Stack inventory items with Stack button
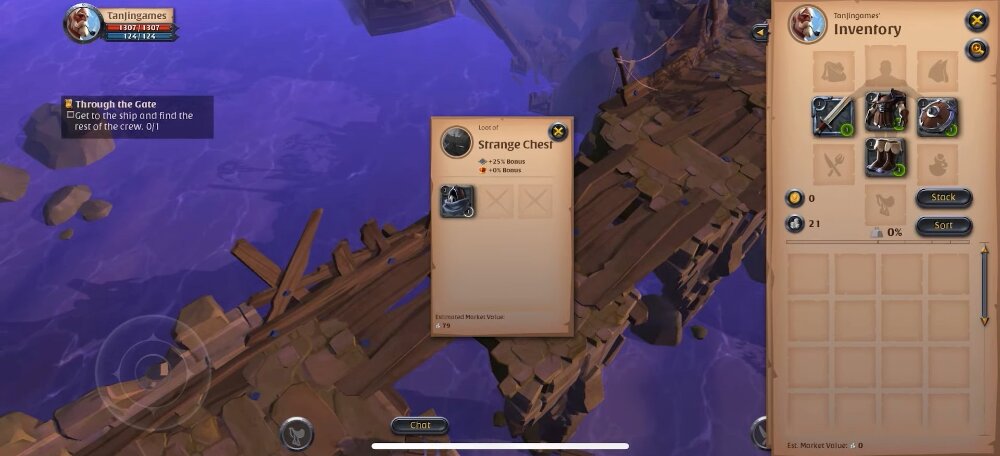Viewport: 1000px width, 456px height. pos(943,198)
